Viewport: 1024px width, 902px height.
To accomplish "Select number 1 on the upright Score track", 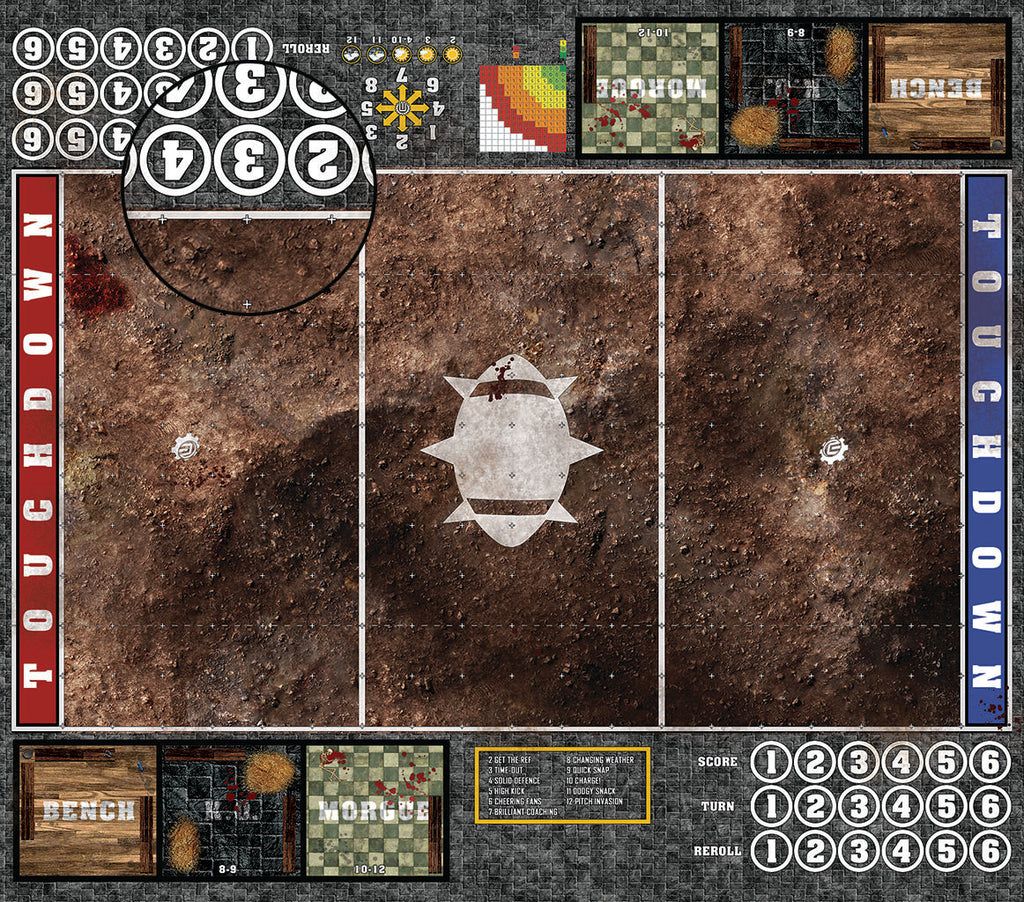I will (x=771, y=763).
